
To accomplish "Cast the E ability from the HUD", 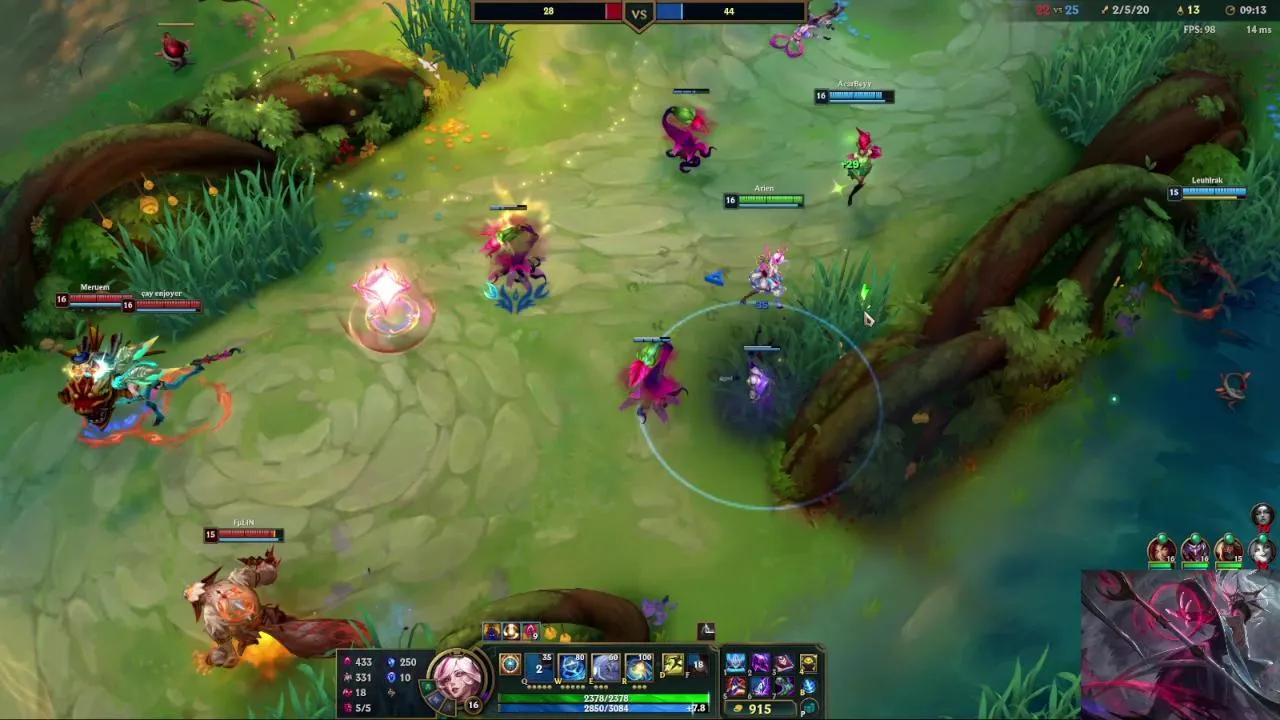I will 604,666.
